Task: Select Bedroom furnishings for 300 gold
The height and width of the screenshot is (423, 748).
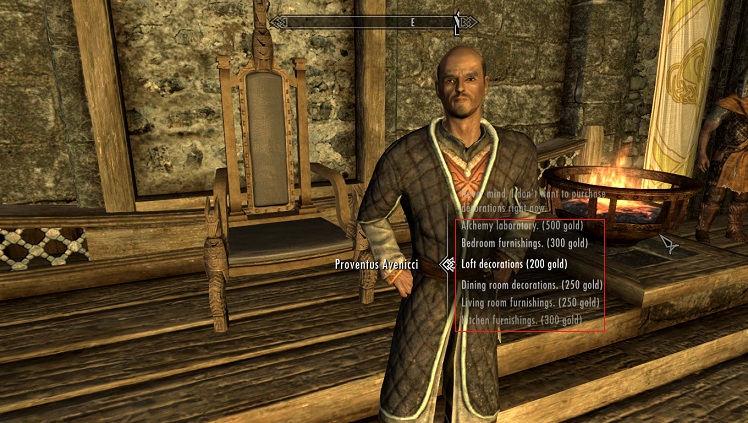Action: [x=523, y=243]
